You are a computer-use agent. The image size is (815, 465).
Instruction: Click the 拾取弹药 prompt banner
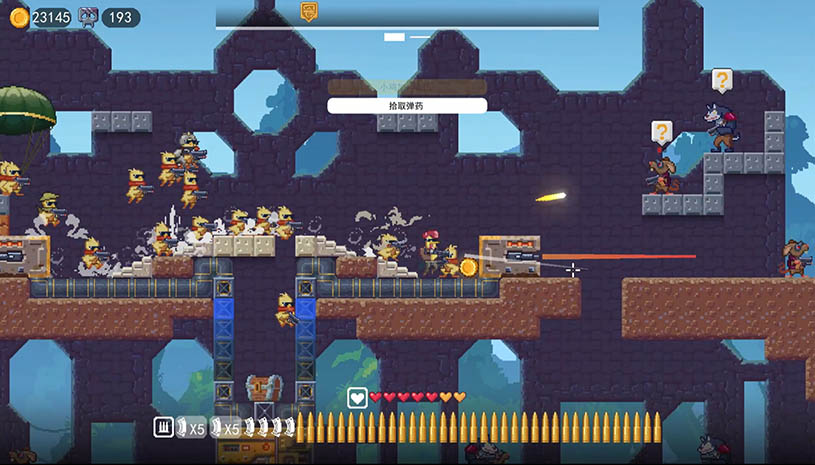coord(406,105)
